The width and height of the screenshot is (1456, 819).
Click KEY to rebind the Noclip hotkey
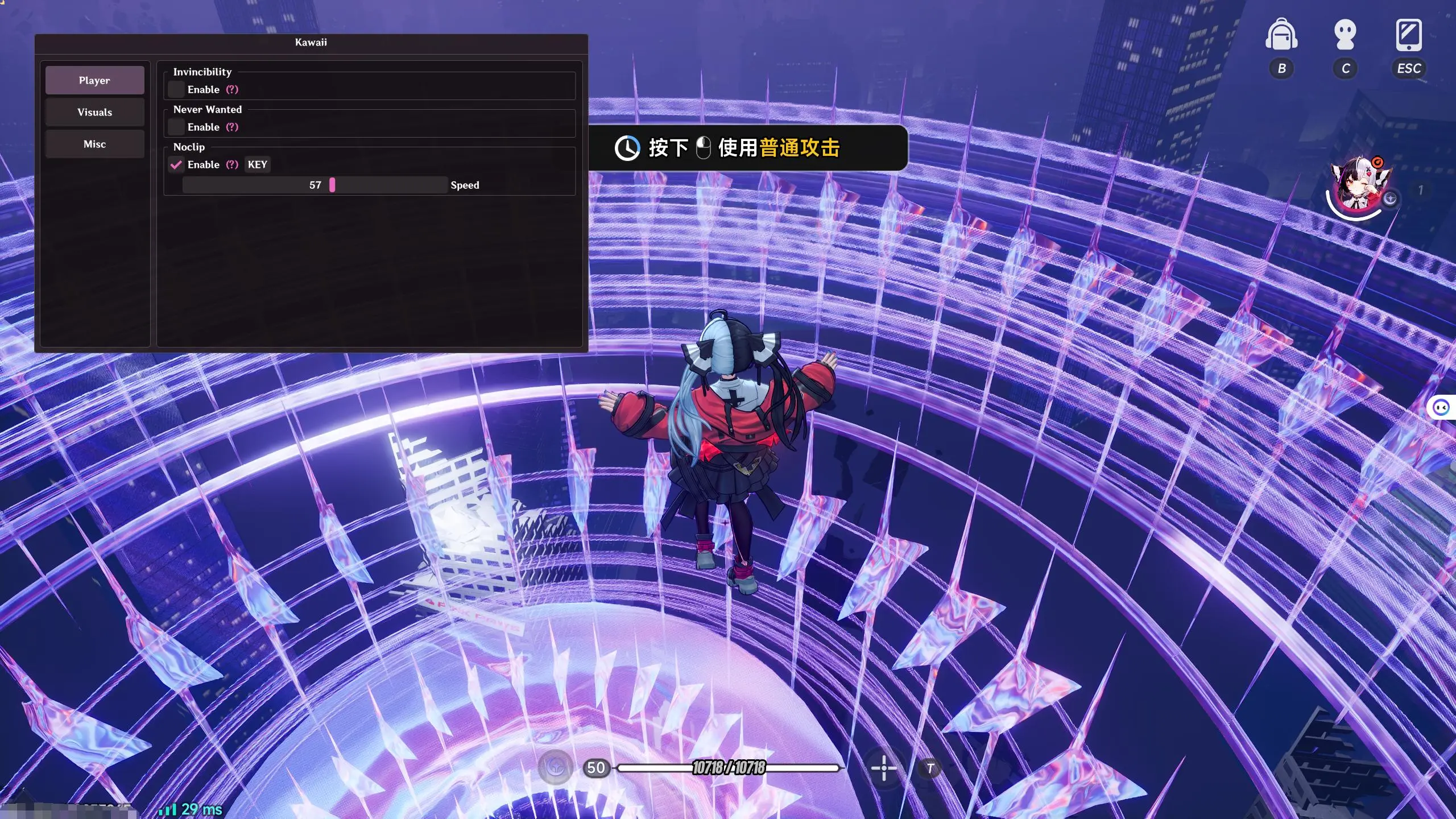click(x=257, y=164)
